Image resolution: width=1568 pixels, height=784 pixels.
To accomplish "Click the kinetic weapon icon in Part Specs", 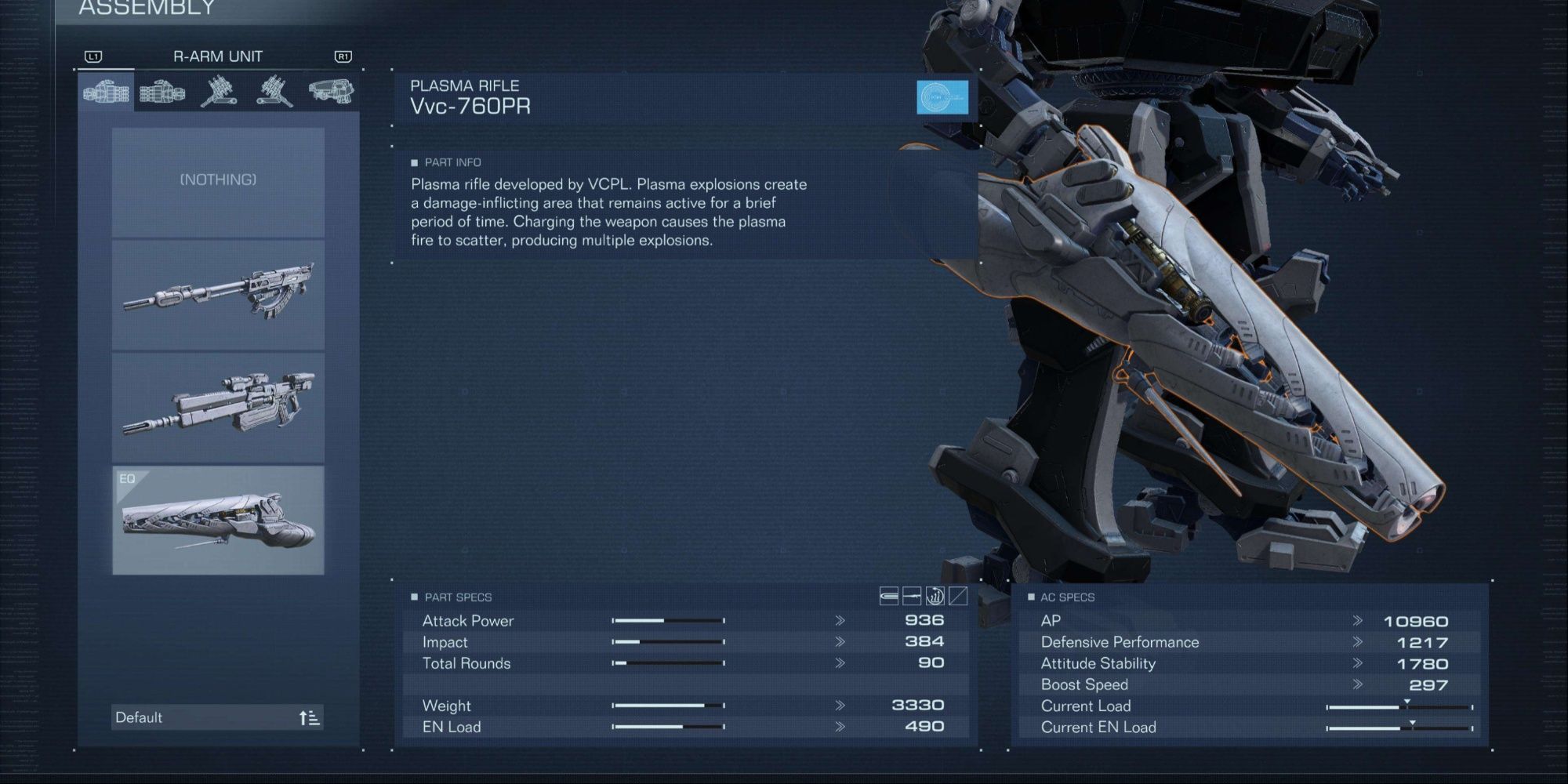I will click(x=888, y=596).
